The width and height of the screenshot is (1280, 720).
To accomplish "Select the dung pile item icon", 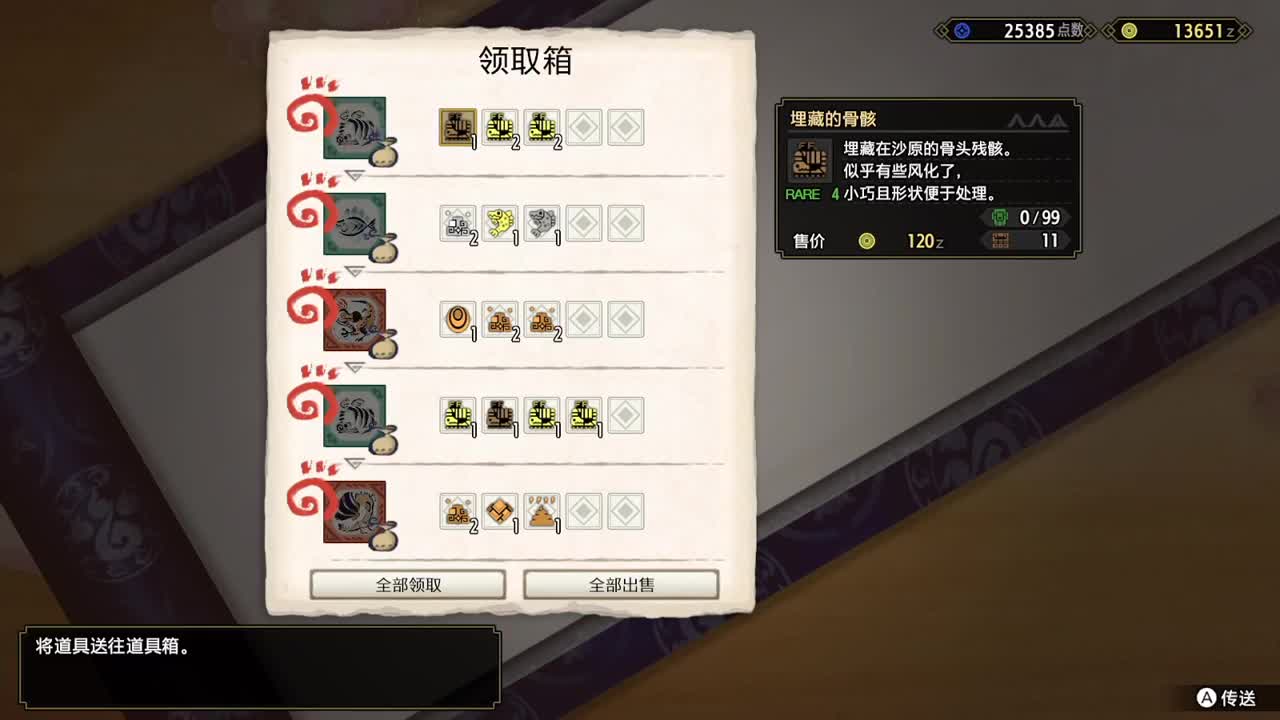I will pos(542,510).
